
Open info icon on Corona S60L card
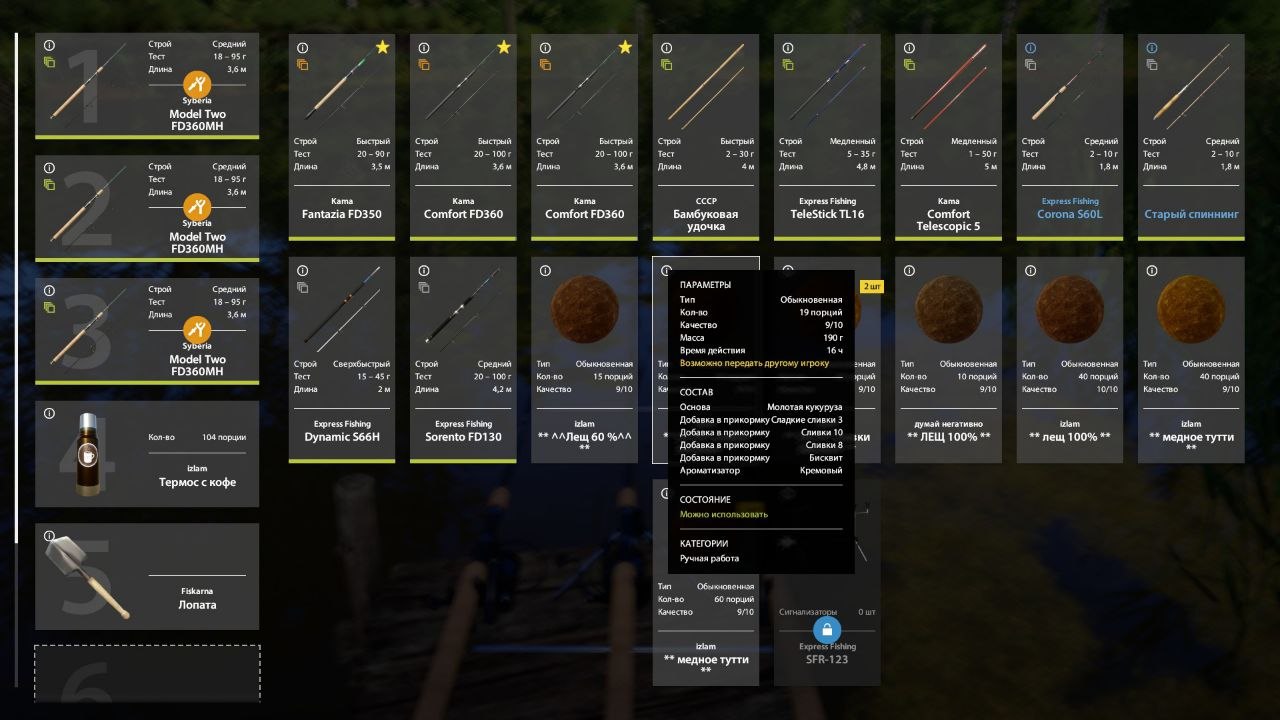pyautogui.click(x=1031, y=48)
